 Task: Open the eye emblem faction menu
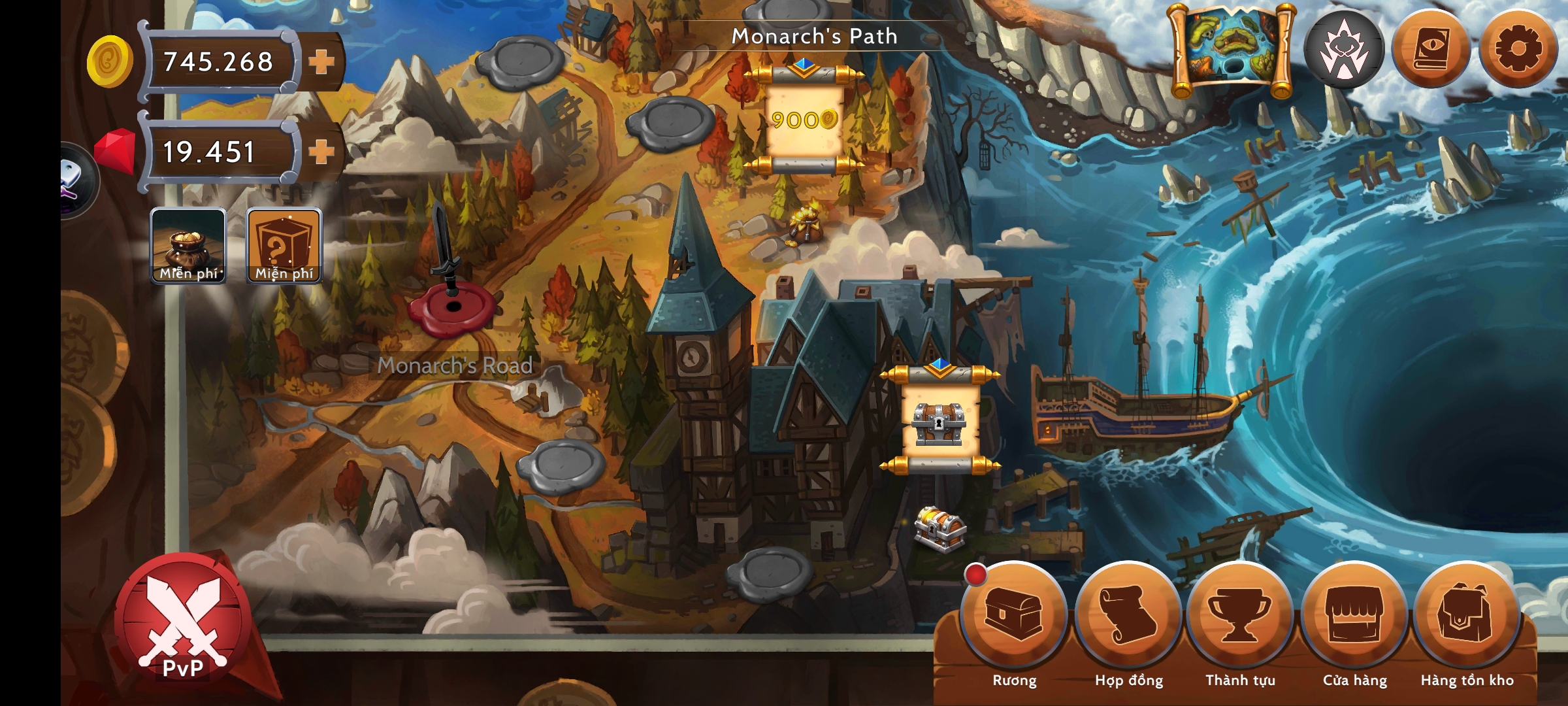[1344, 50]
